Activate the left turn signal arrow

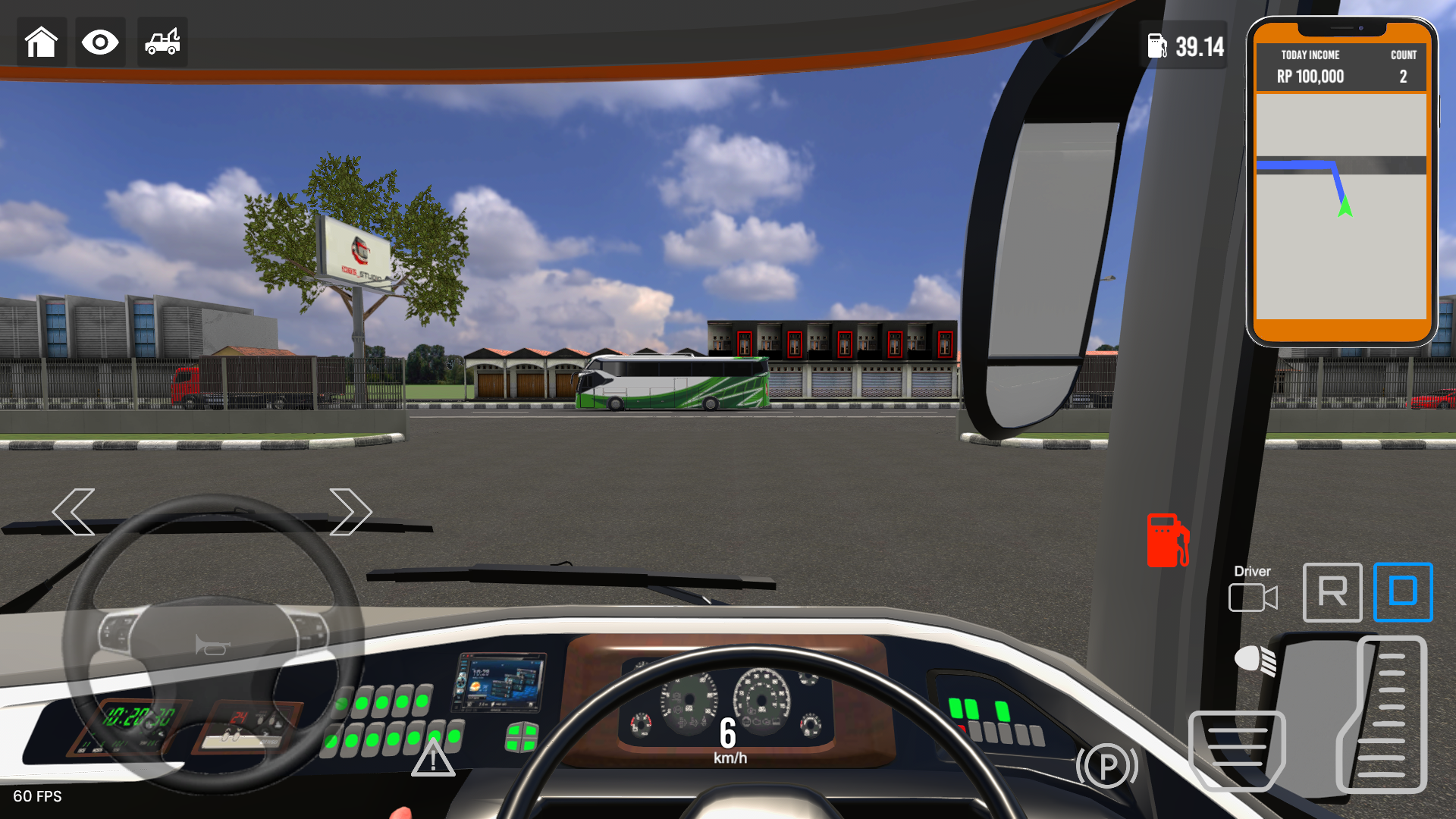[74, 512]
